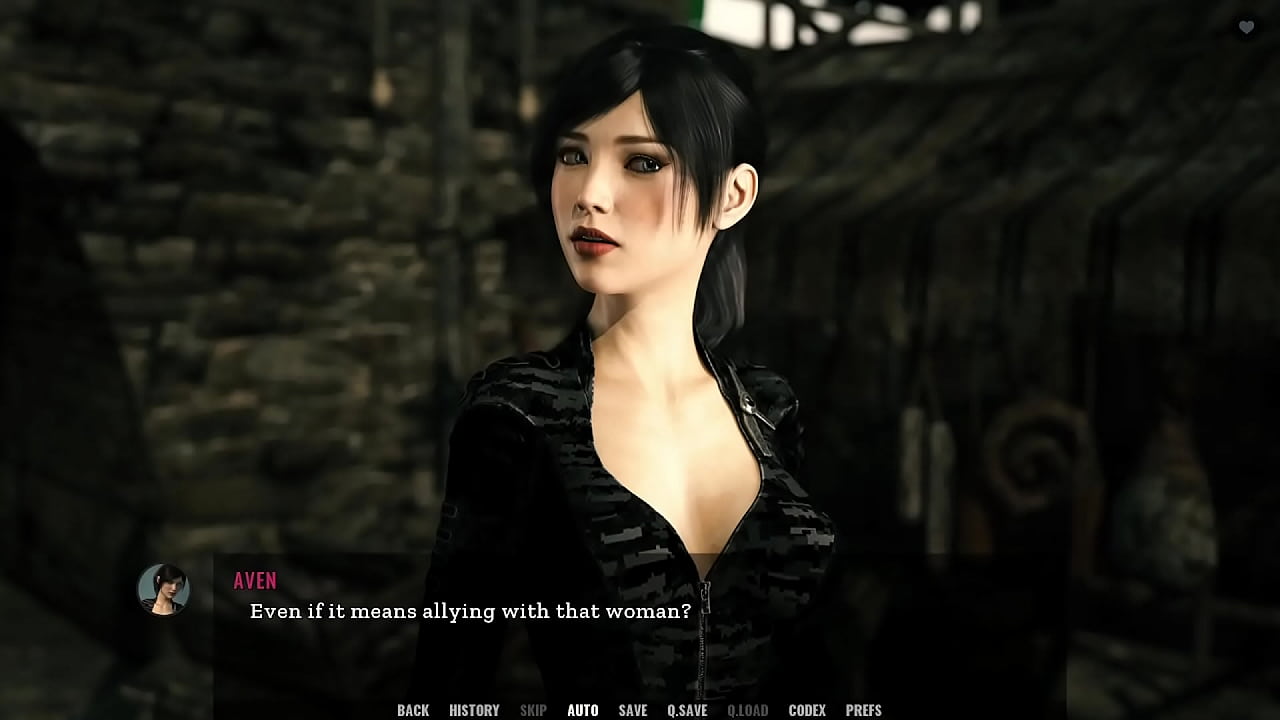Image resolution: width=1280 pixels, height=720 pixels.
Task: Click HISTORY to review past dialogue
Action: 473,710
